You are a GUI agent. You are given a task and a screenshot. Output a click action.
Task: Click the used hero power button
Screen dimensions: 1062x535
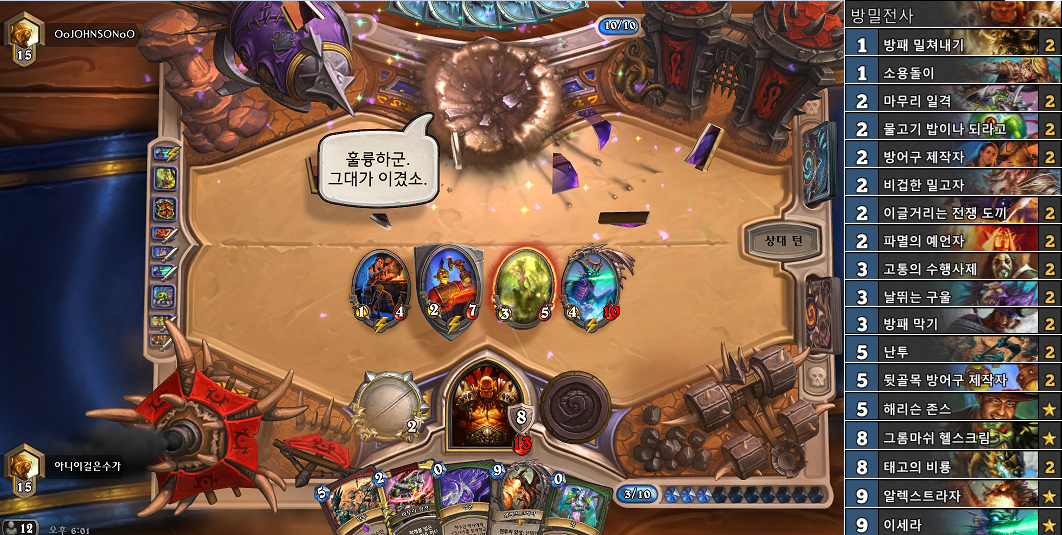coord(574,405)
